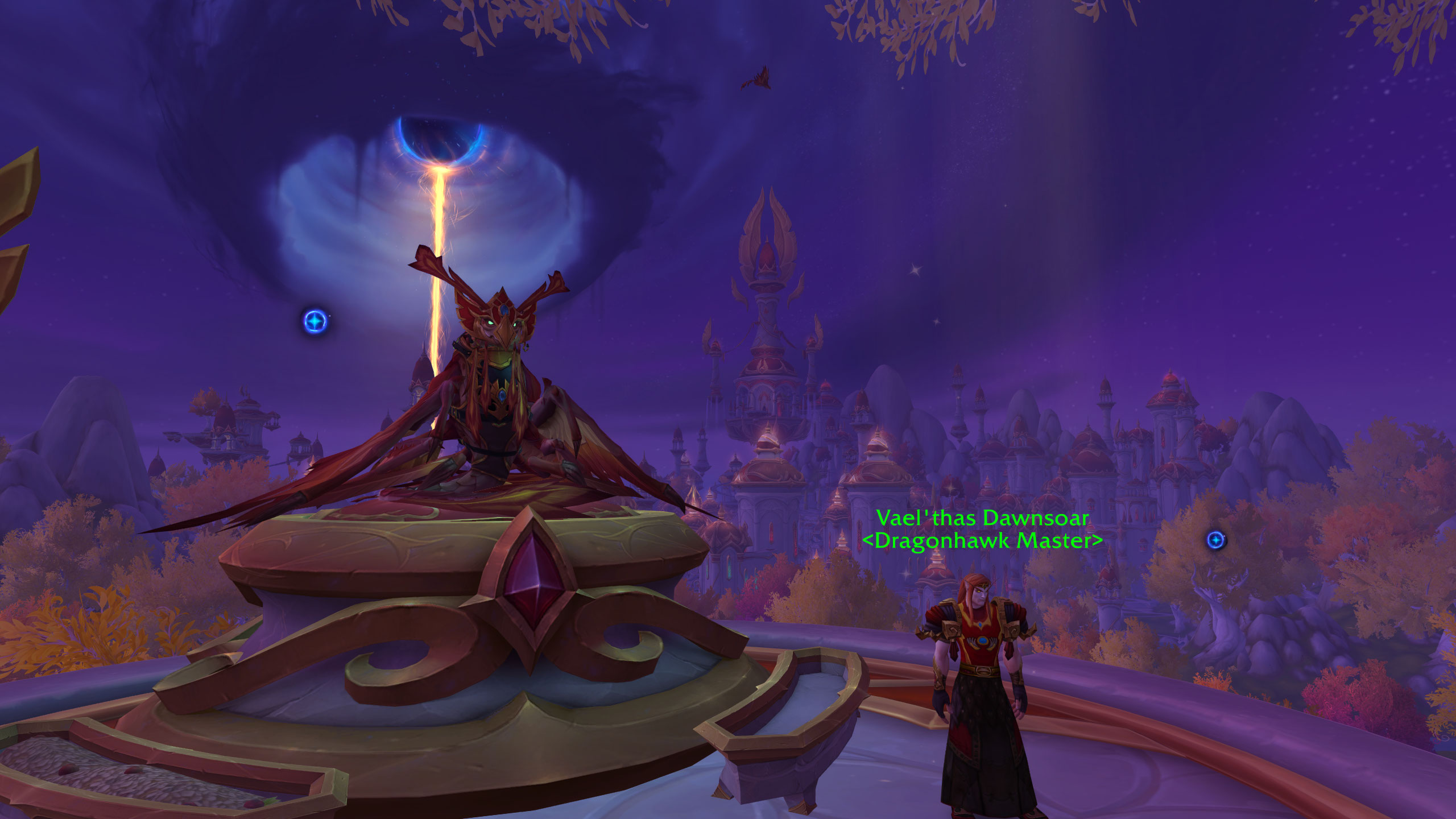Click the larger blue star marker in the sky
1456x819 pixels.
click(315, 322)
